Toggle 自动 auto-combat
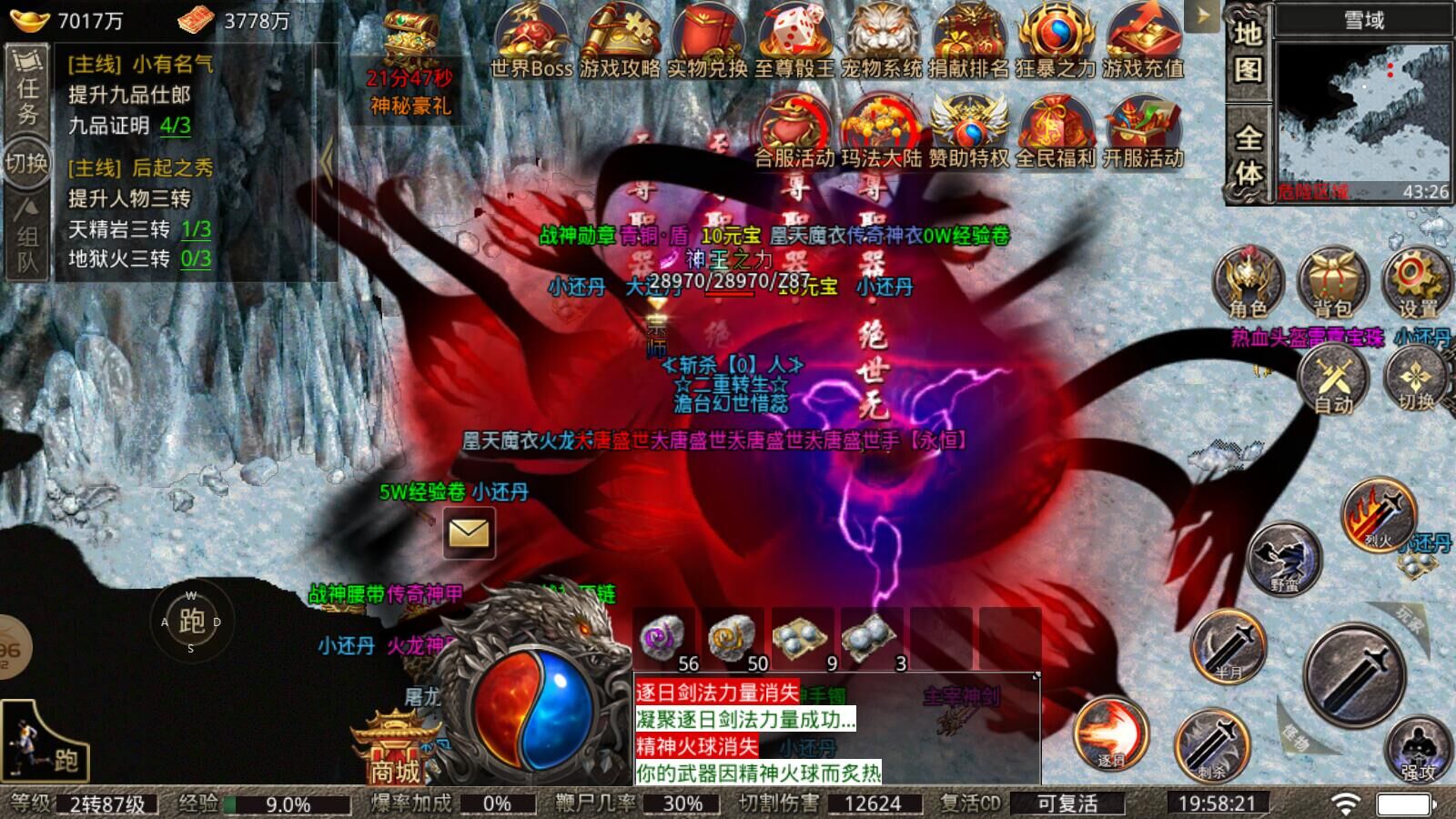 pos(1333,380)
